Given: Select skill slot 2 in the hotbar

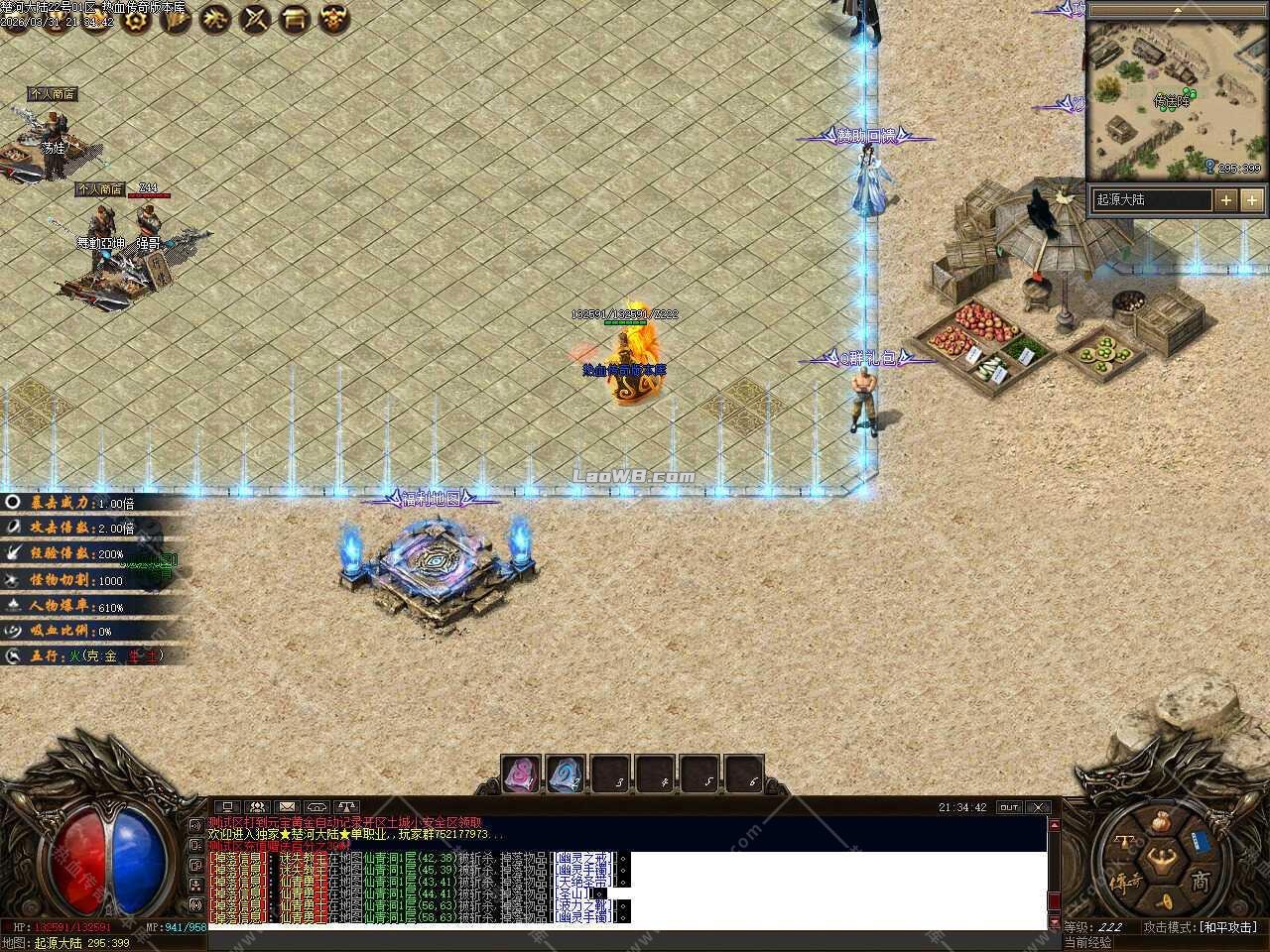Looking at the screenshot, I should click(x=563, y=773).
